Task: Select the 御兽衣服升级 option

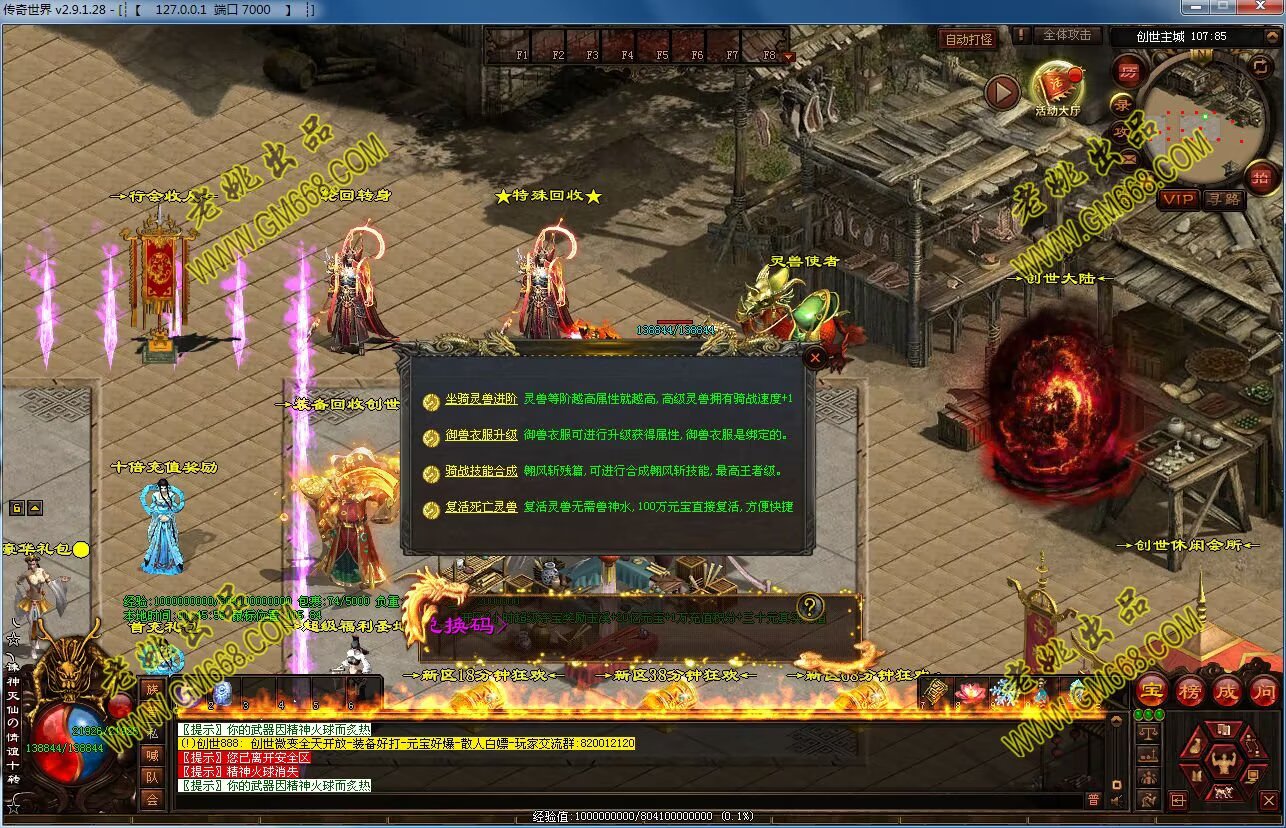Action: (481, 436)
